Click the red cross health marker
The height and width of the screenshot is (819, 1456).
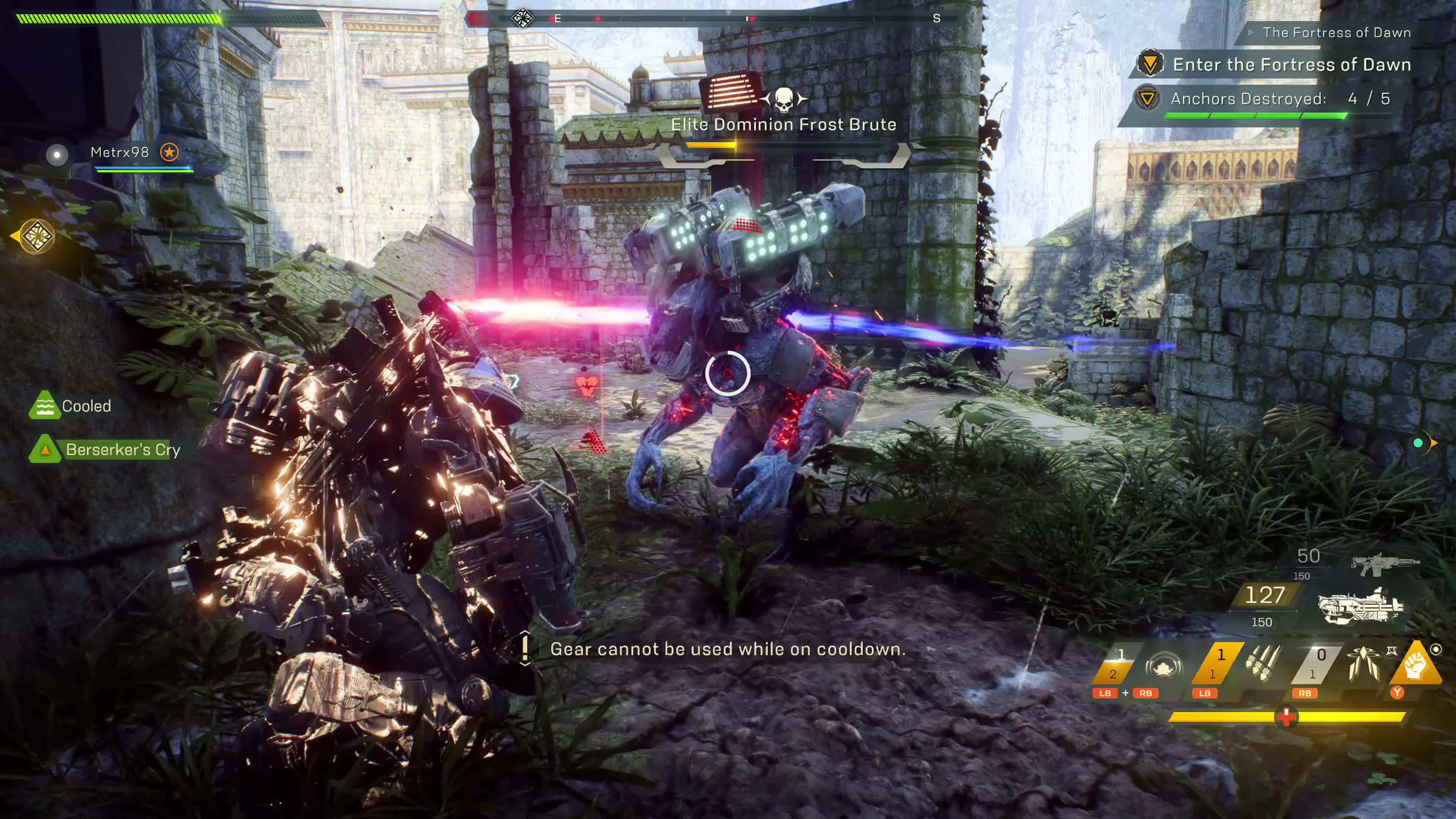1286,717
